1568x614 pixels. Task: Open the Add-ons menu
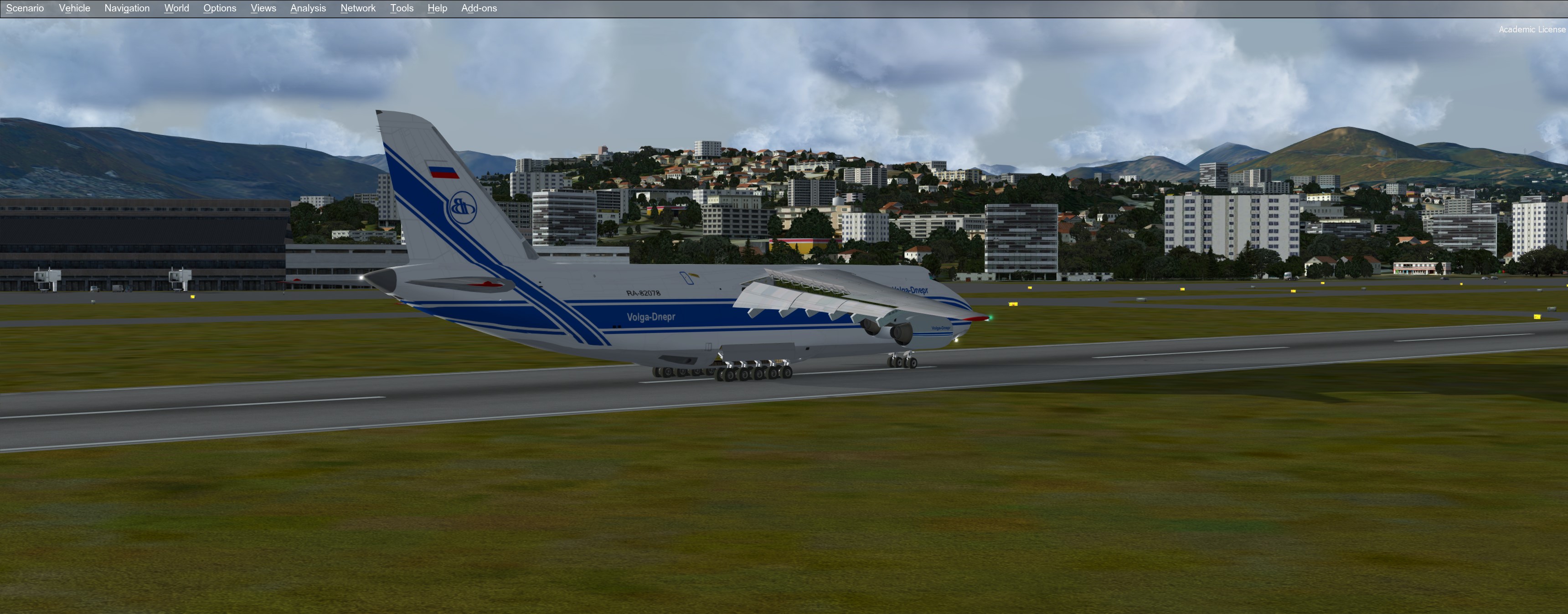pyautogui.click(x=479, y=9)
